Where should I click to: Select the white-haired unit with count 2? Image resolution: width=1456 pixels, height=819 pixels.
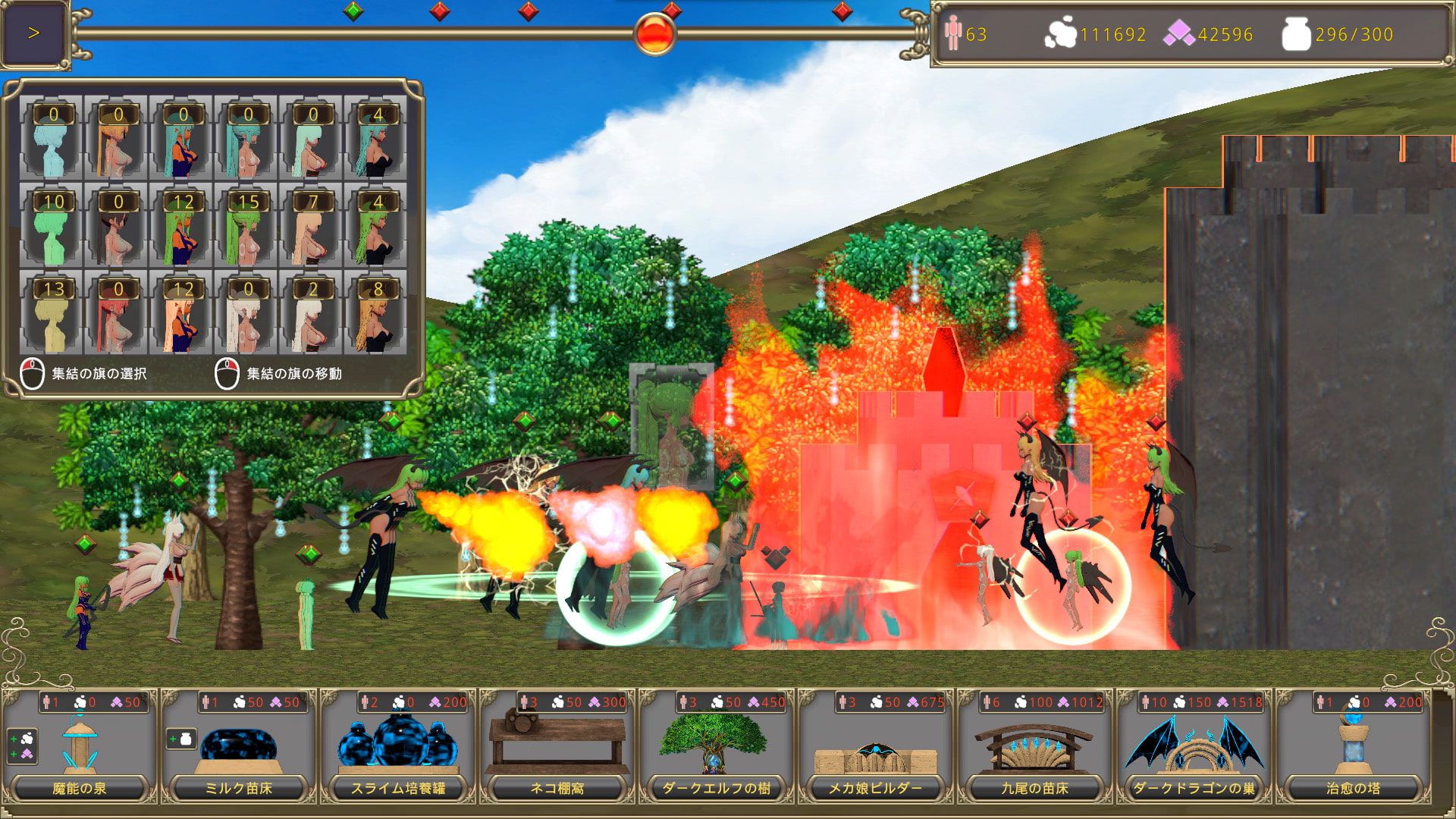click(x=312, y=312)
